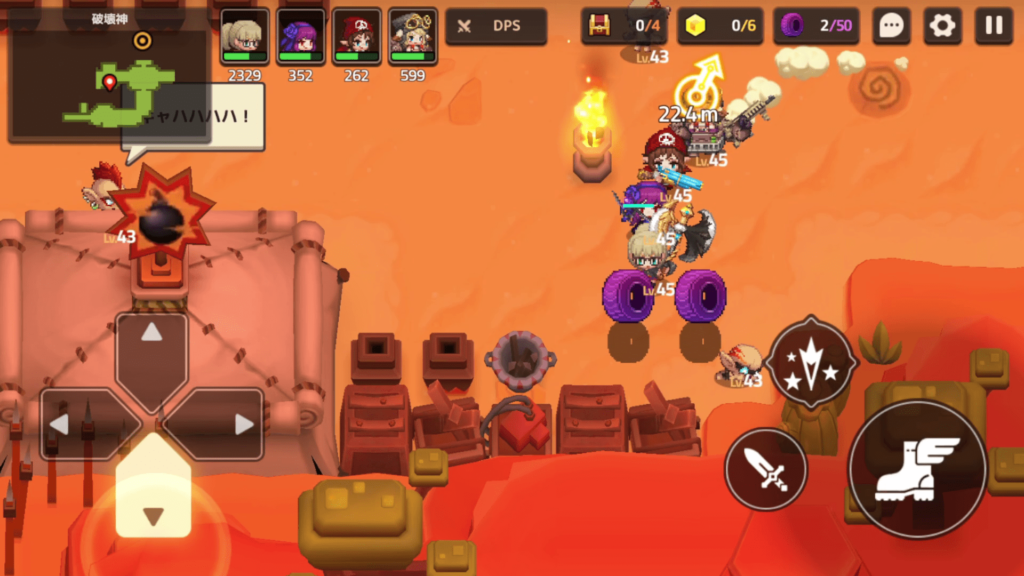The image size is (1024, 576).
Task: Toggle the DPS meter button
Action: click(496, 26)
